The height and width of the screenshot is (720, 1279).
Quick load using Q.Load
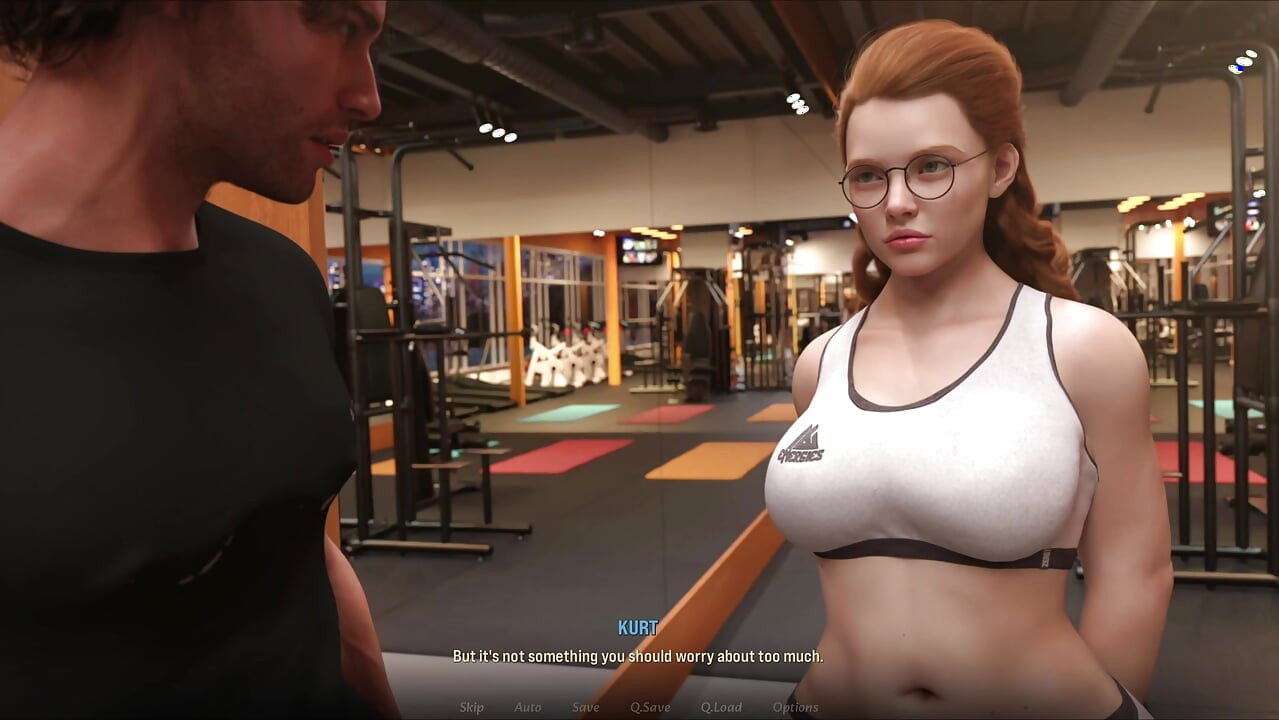tap(721, 707)
